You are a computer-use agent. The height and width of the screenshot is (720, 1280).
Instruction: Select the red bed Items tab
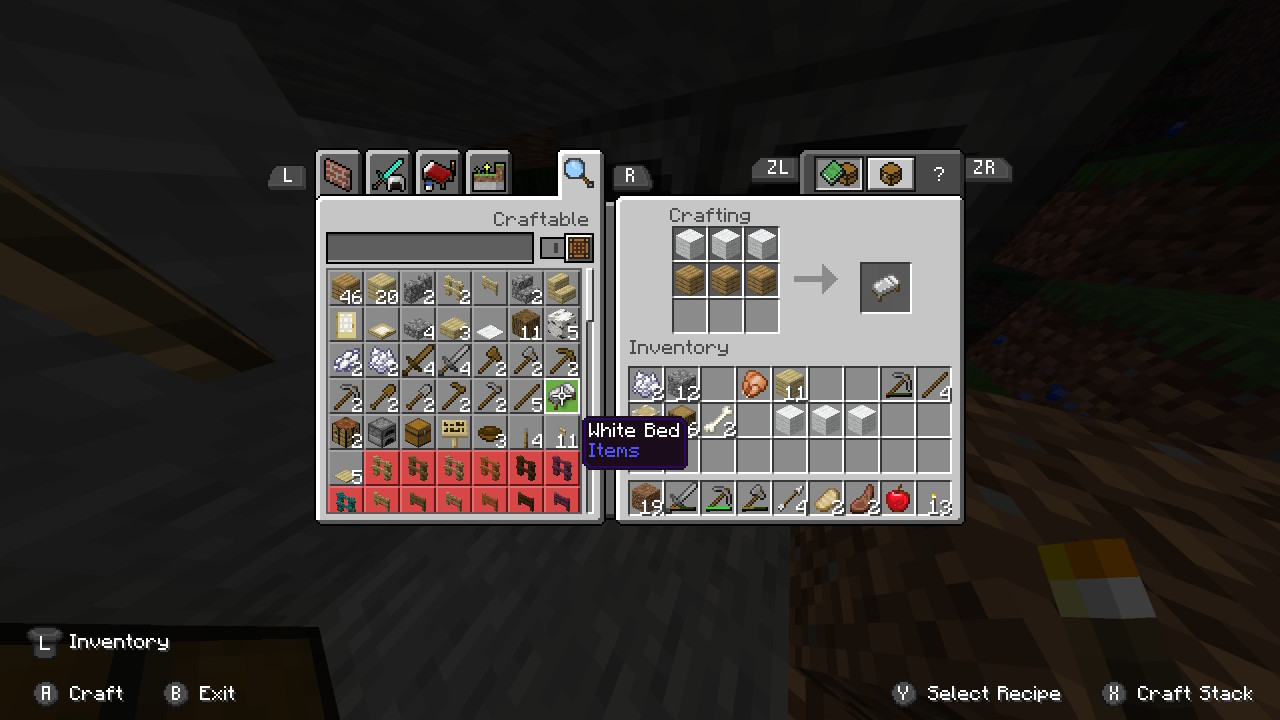click(x=438, y=175)
